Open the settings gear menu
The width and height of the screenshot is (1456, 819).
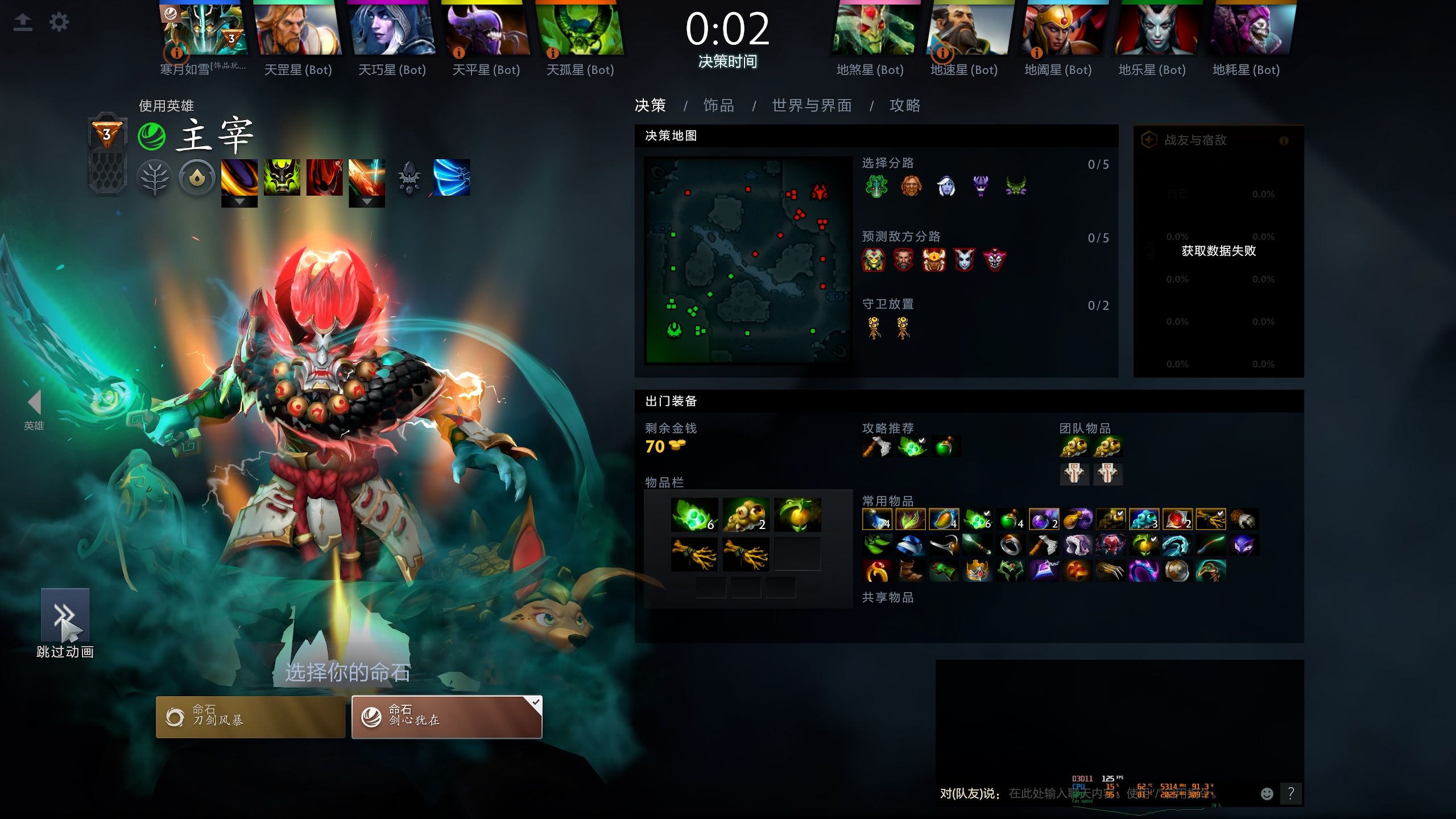59,23
